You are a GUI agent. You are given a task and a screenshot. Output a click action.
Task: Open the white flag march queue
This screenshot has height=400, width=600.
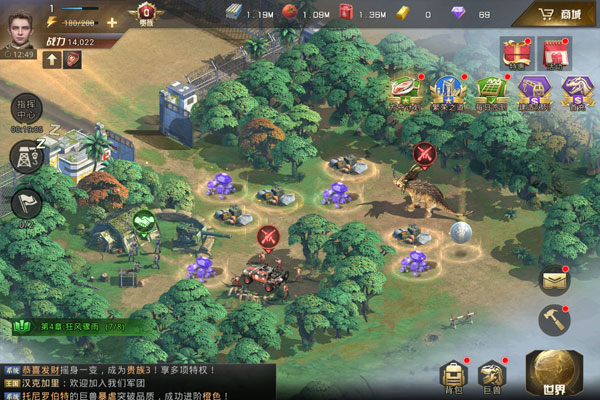[x=25, y=203]
